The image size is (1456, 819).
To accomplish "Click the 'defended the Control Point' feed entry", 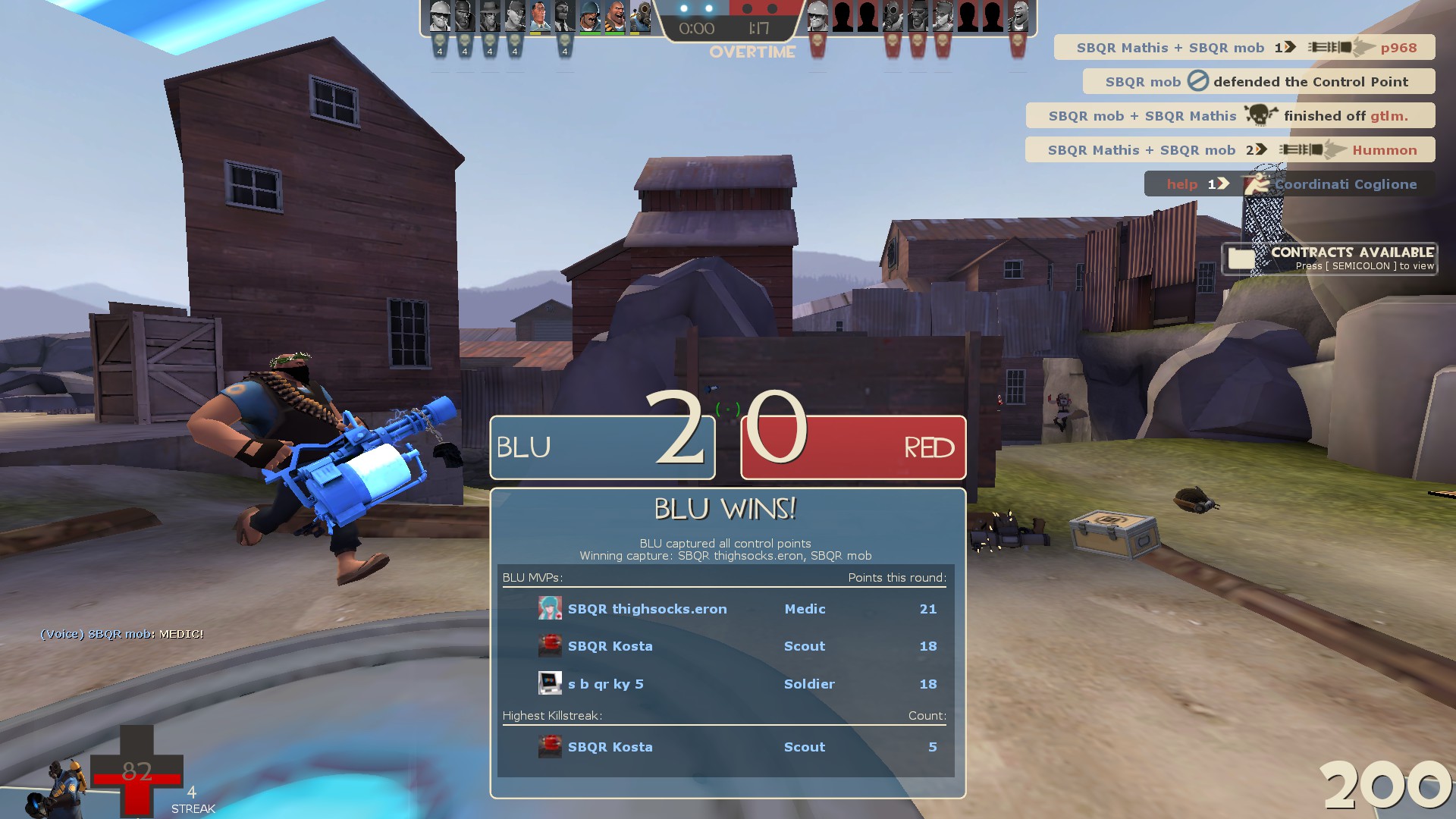I will point(1258,82).
